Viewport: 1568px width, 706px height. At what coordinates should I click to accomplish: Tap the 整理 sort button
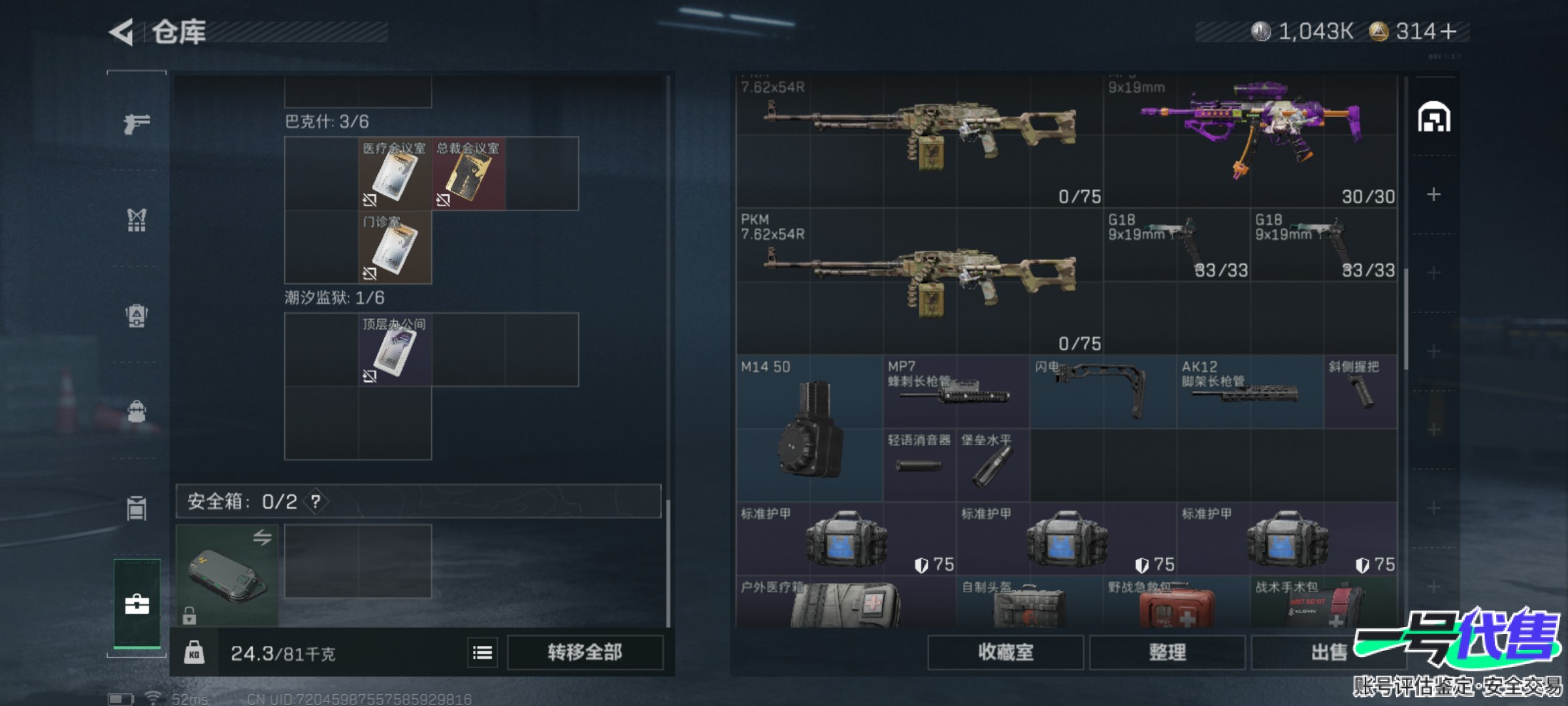1167,652
